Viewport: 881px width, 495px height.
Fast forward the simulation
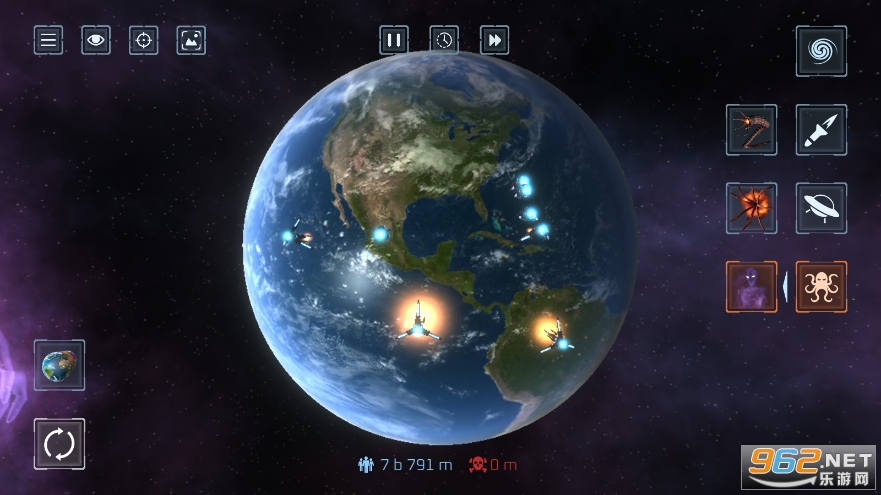point(495,40)
